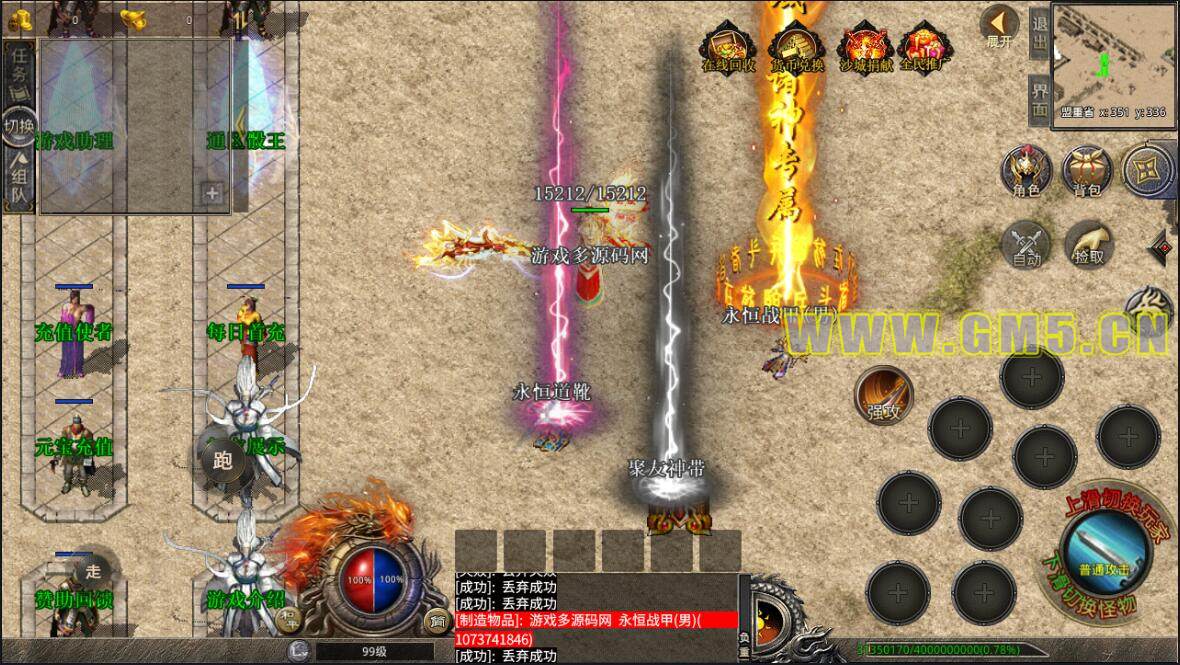The width and height of the screenshot is (1180, 665).
Task: Open the 在线回收 online recycle icon
Action: [728, 47]
